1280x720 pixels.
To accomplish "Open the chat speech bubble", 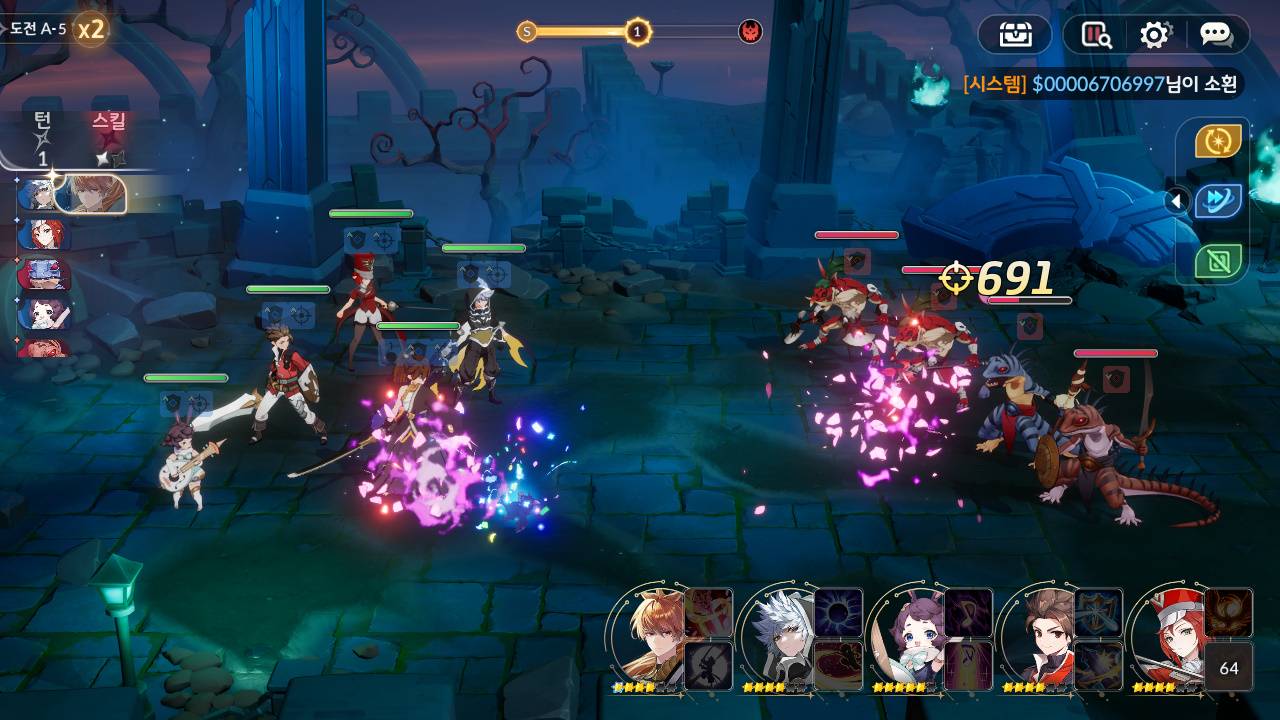I will click(x=1216, y=35).
